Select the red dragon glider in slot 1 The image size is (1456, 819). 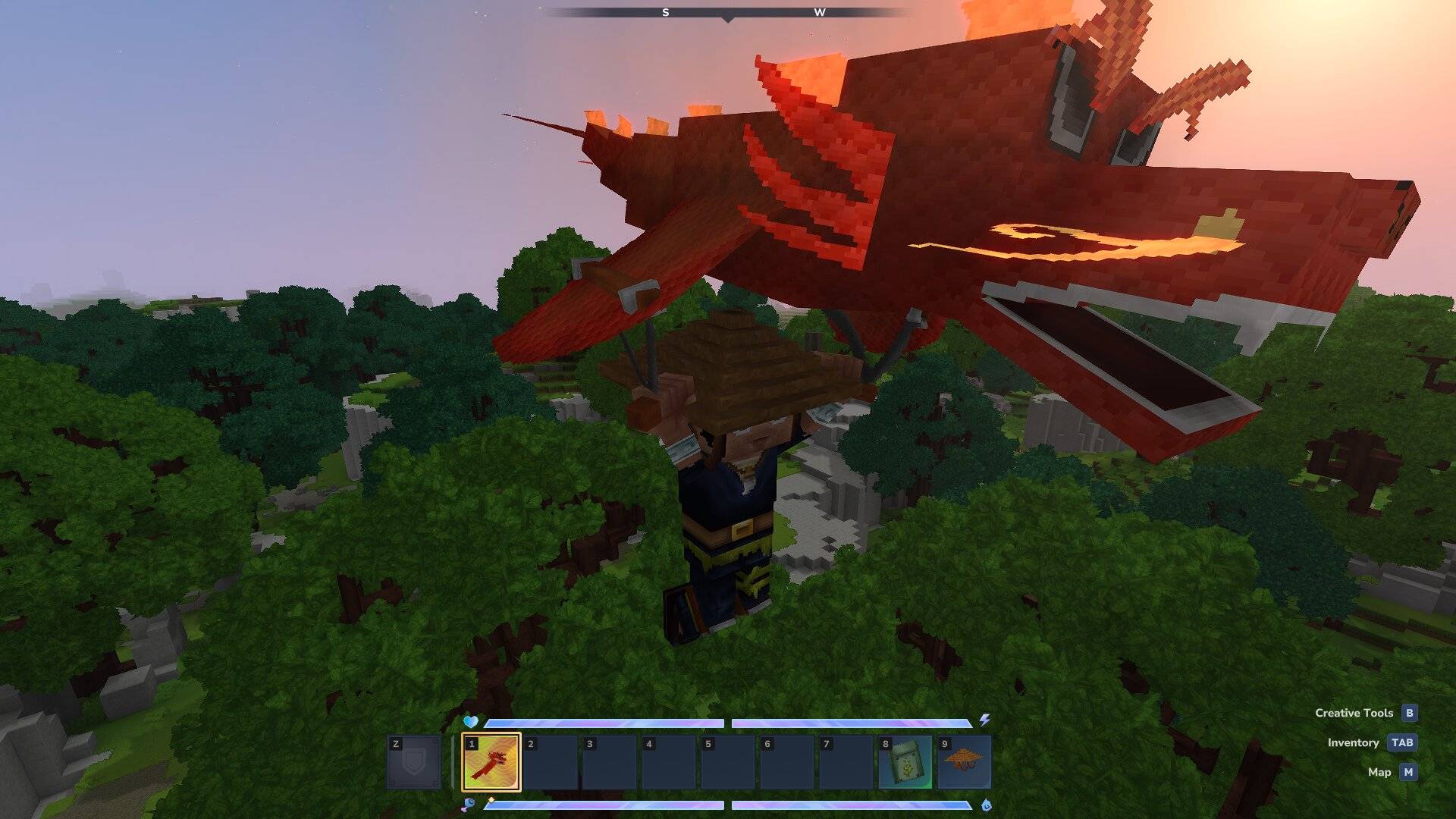[x=491, y=762]
